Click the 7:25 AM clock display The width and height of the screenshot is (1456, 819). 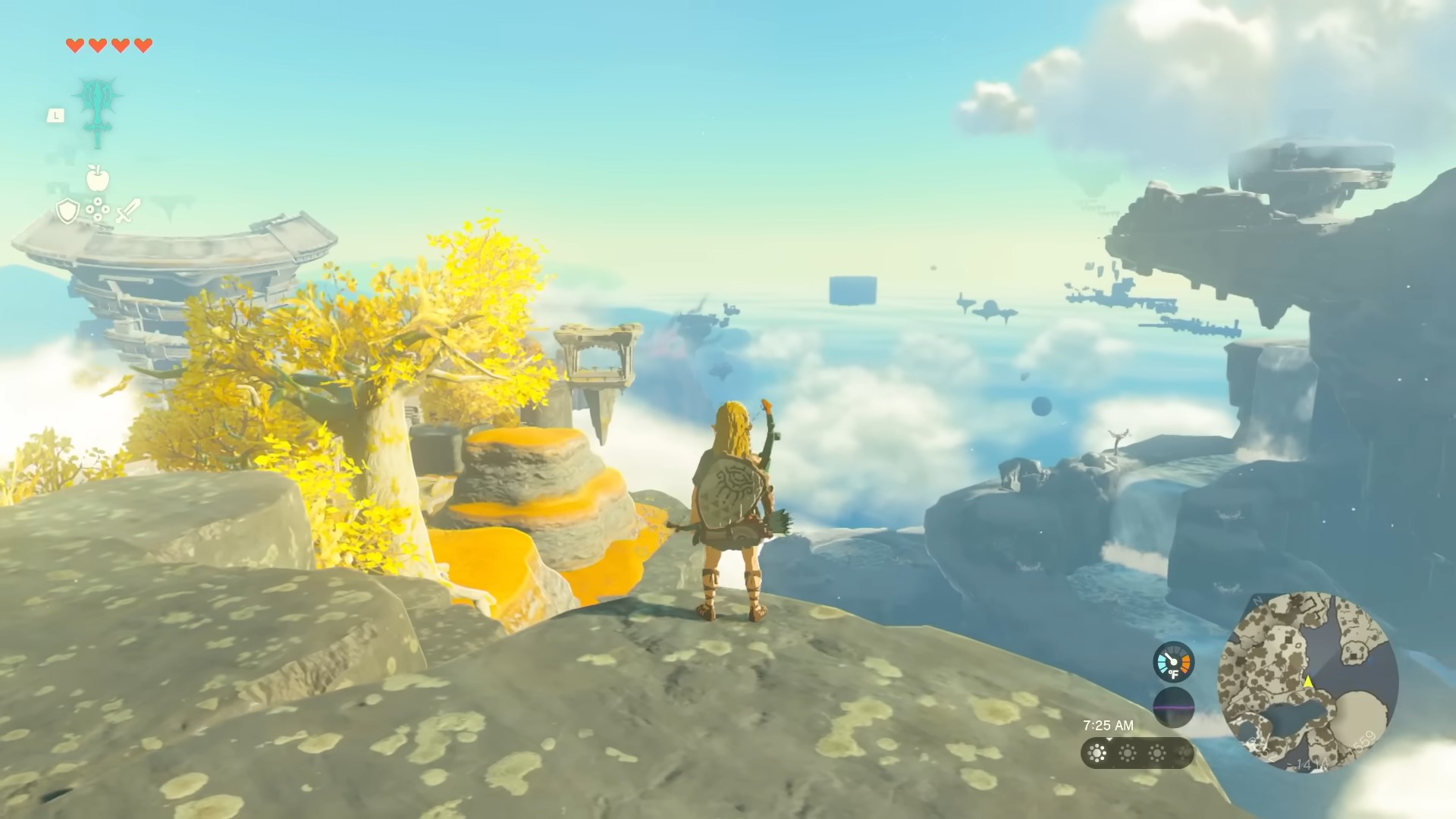1109,724
